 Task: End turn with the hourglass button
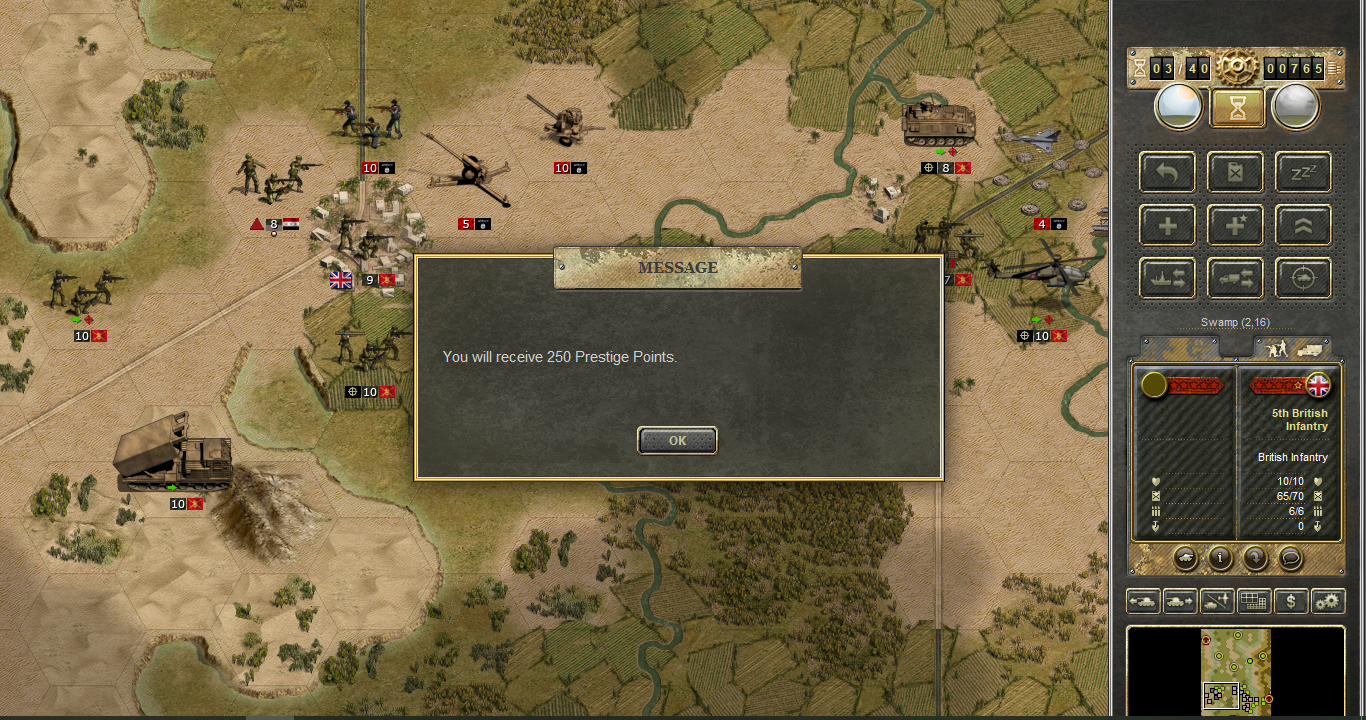click(1237, 107)
